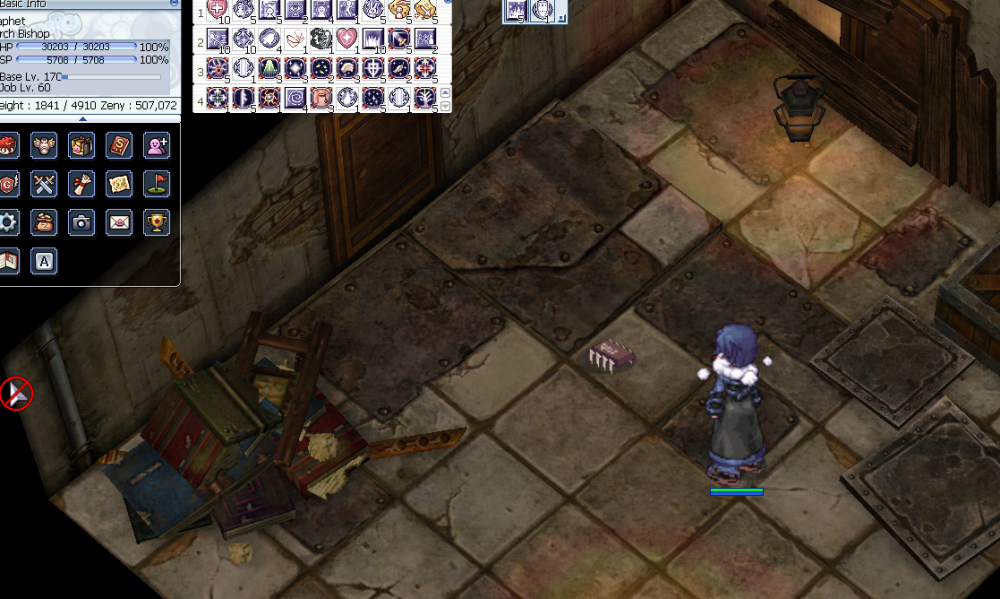Viewport: 1000px width, 599px height.
Task: Use the white tree skill in row 4
Action: pyautogui.click(x=424, y=98)
